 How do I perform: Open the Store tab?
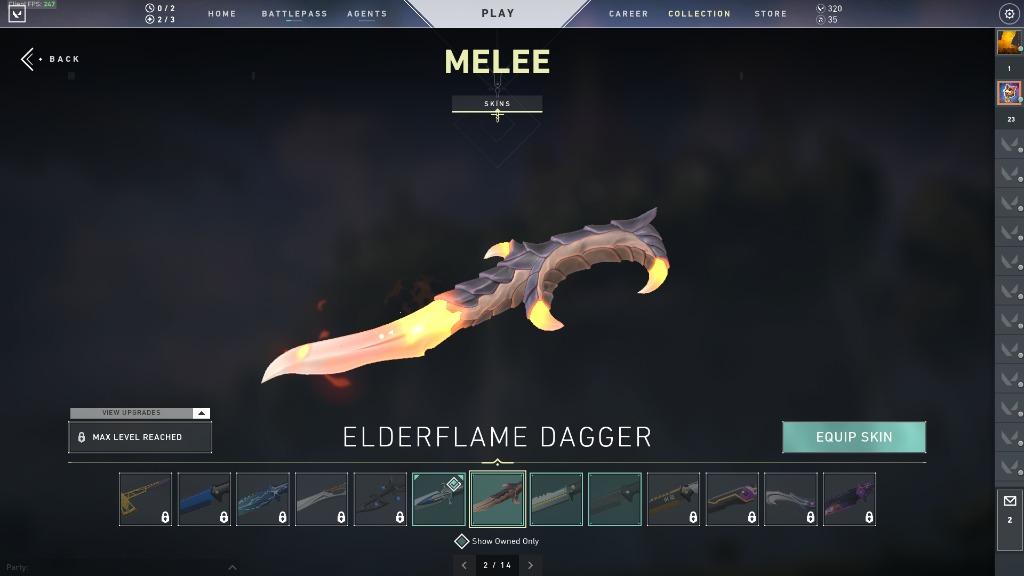tap(770, 14)
